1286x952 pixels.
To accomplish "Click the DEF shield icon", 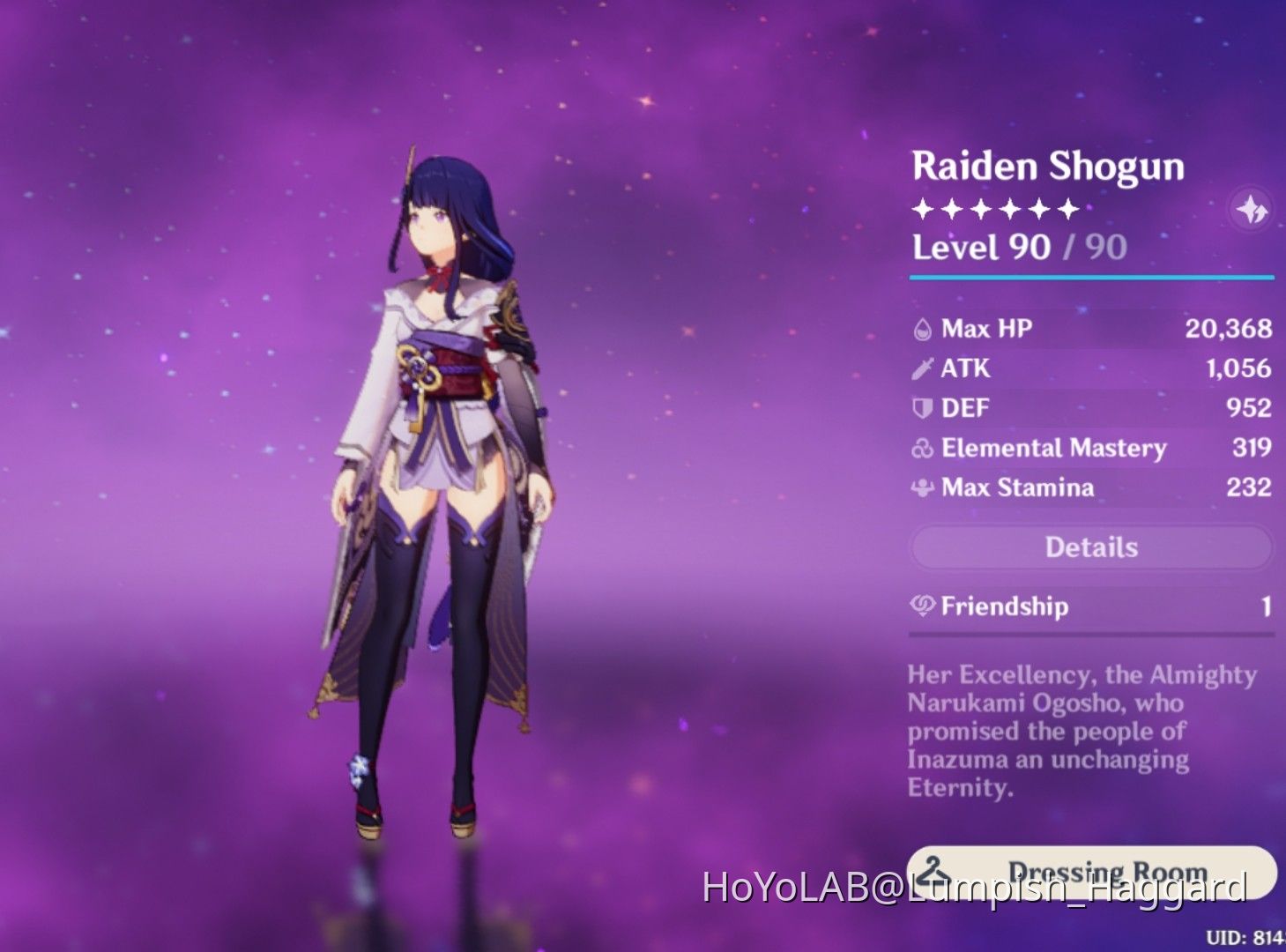I will (x=920, y=407).
